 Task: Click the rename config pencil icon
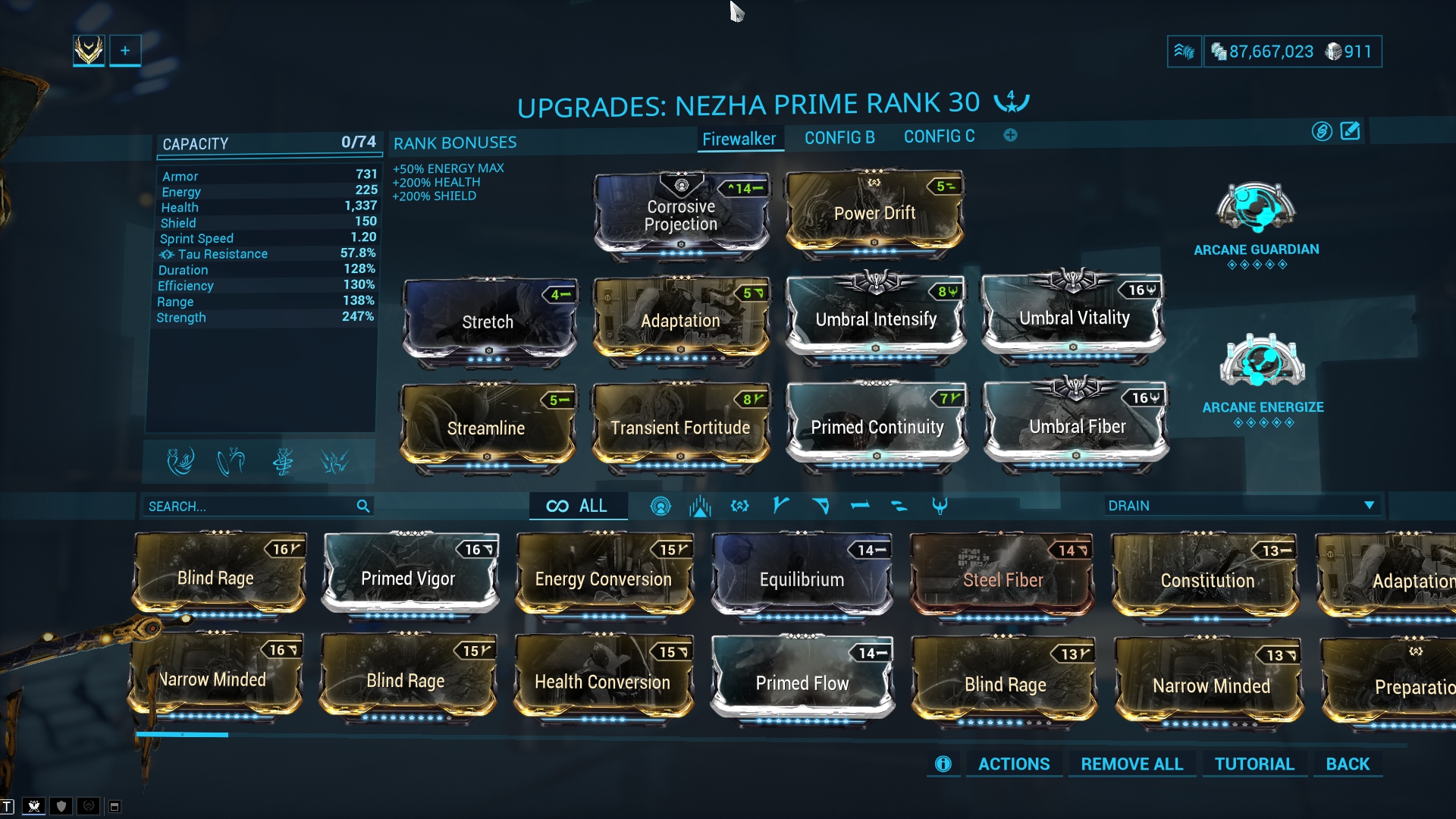click(x=1351, y=131)
